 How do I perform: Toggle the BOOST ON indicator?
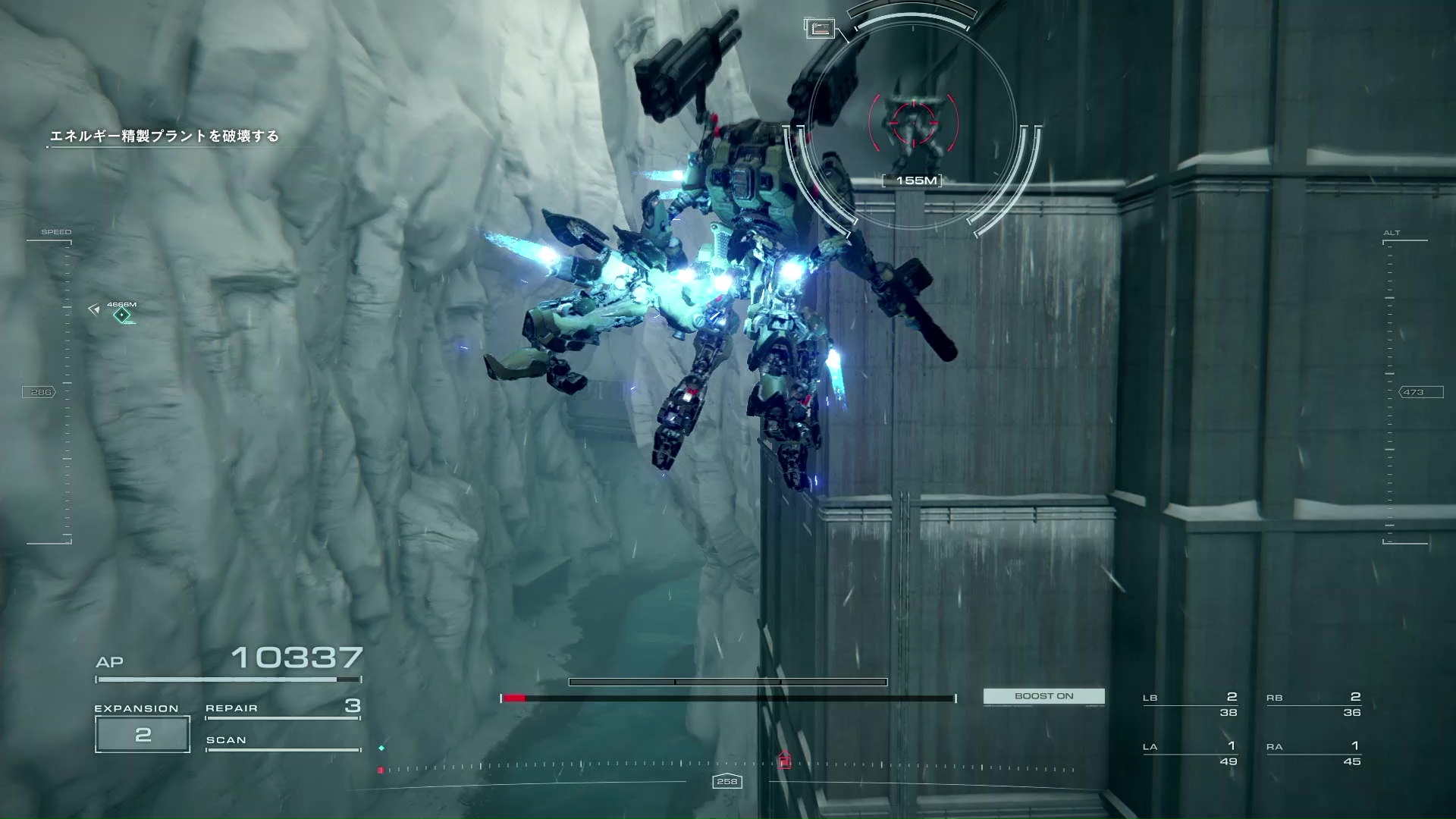pos(1043,696)
